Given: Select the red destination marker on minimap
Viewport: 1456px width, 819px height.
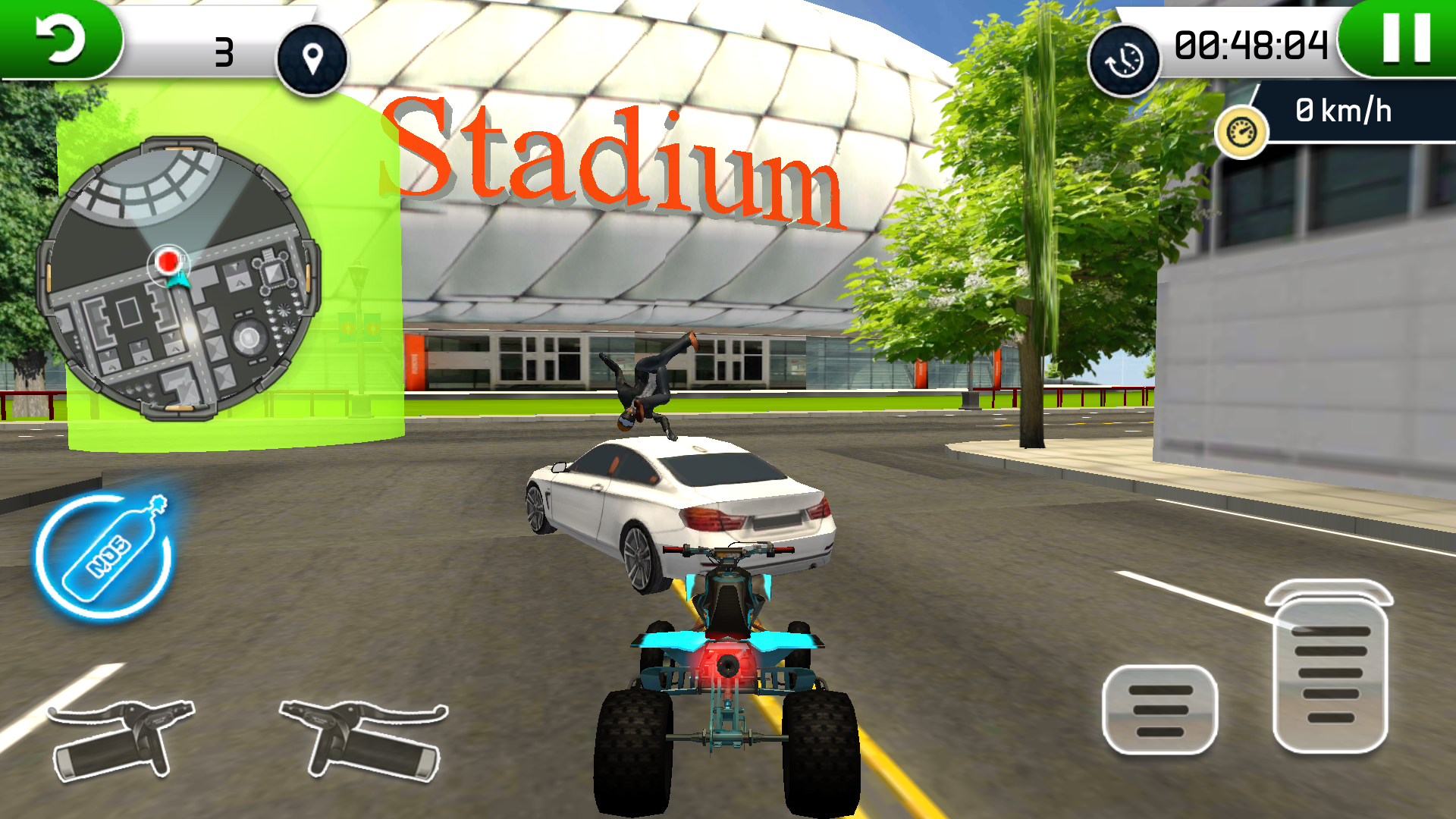Looking at the screenshot, I should click(168, 262).
